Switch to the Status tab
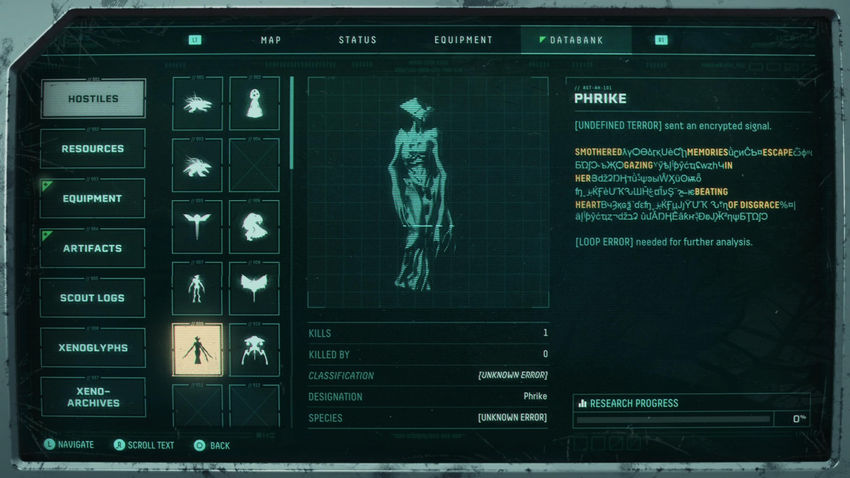Viewport: 850px width, 478px height. (357, 40)
